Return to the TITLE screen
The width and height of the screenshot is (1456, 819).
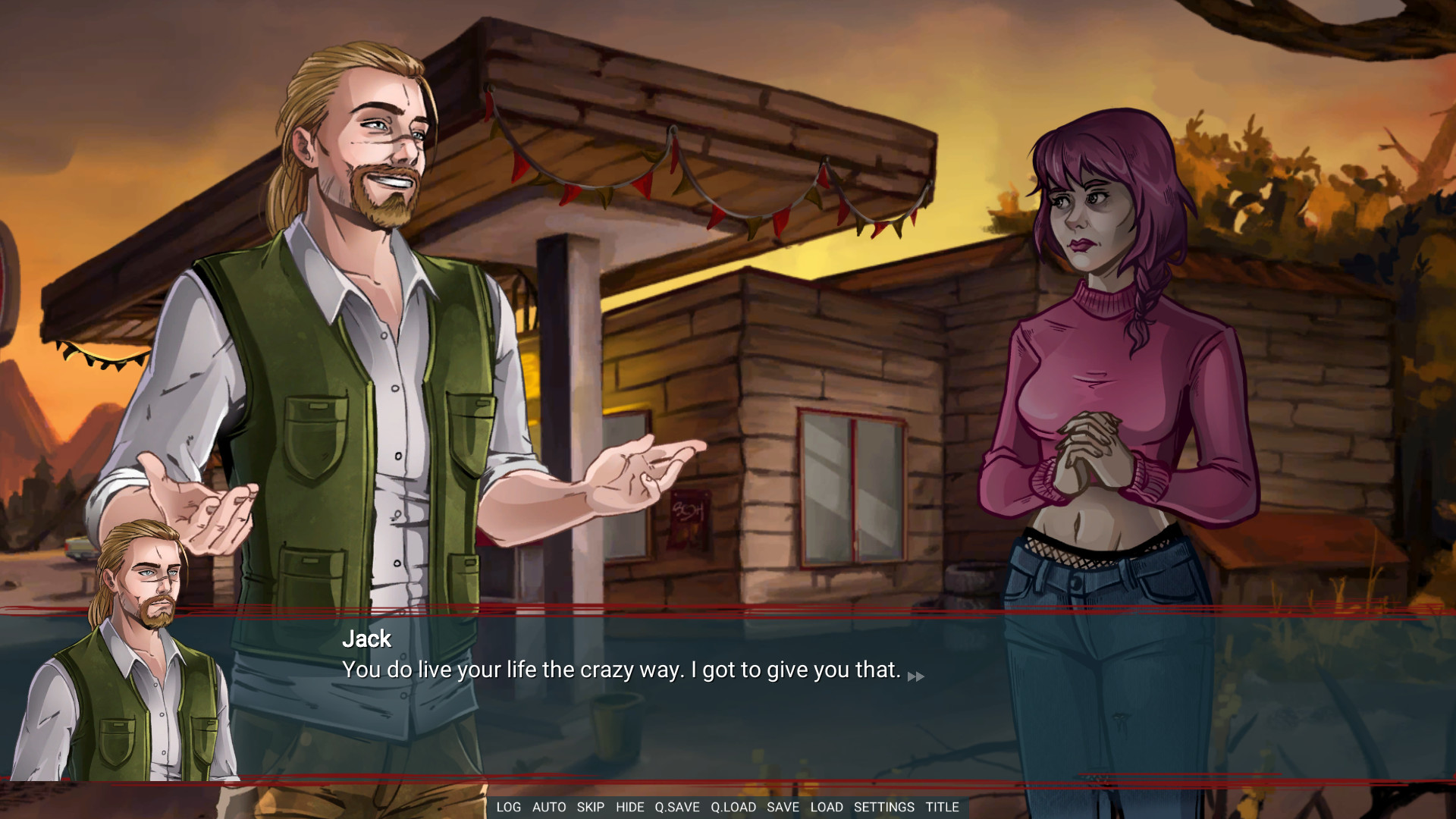943,807
